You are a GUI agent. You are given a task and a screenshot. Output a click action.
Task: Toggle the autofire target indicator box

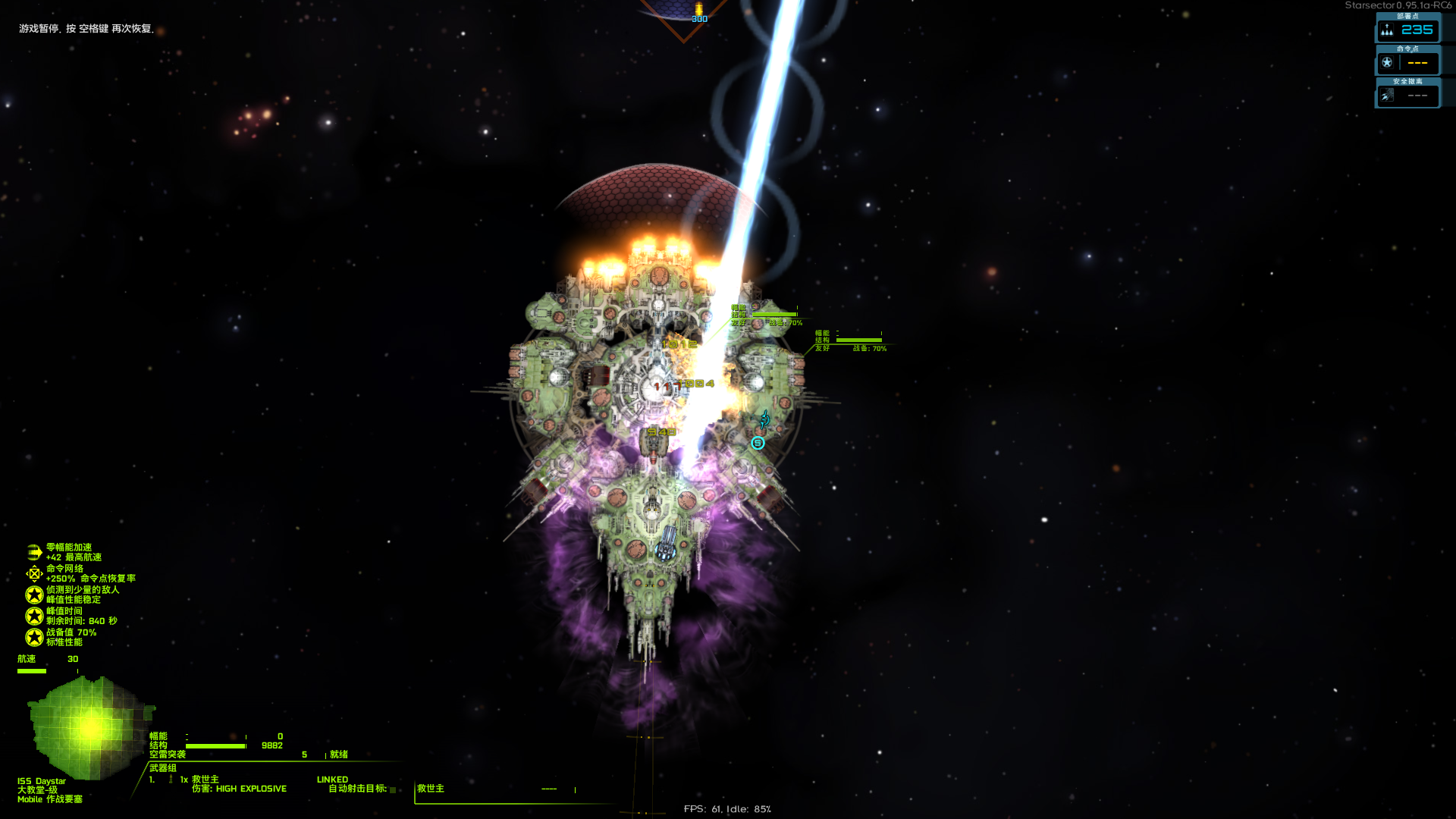pos(393,789)
